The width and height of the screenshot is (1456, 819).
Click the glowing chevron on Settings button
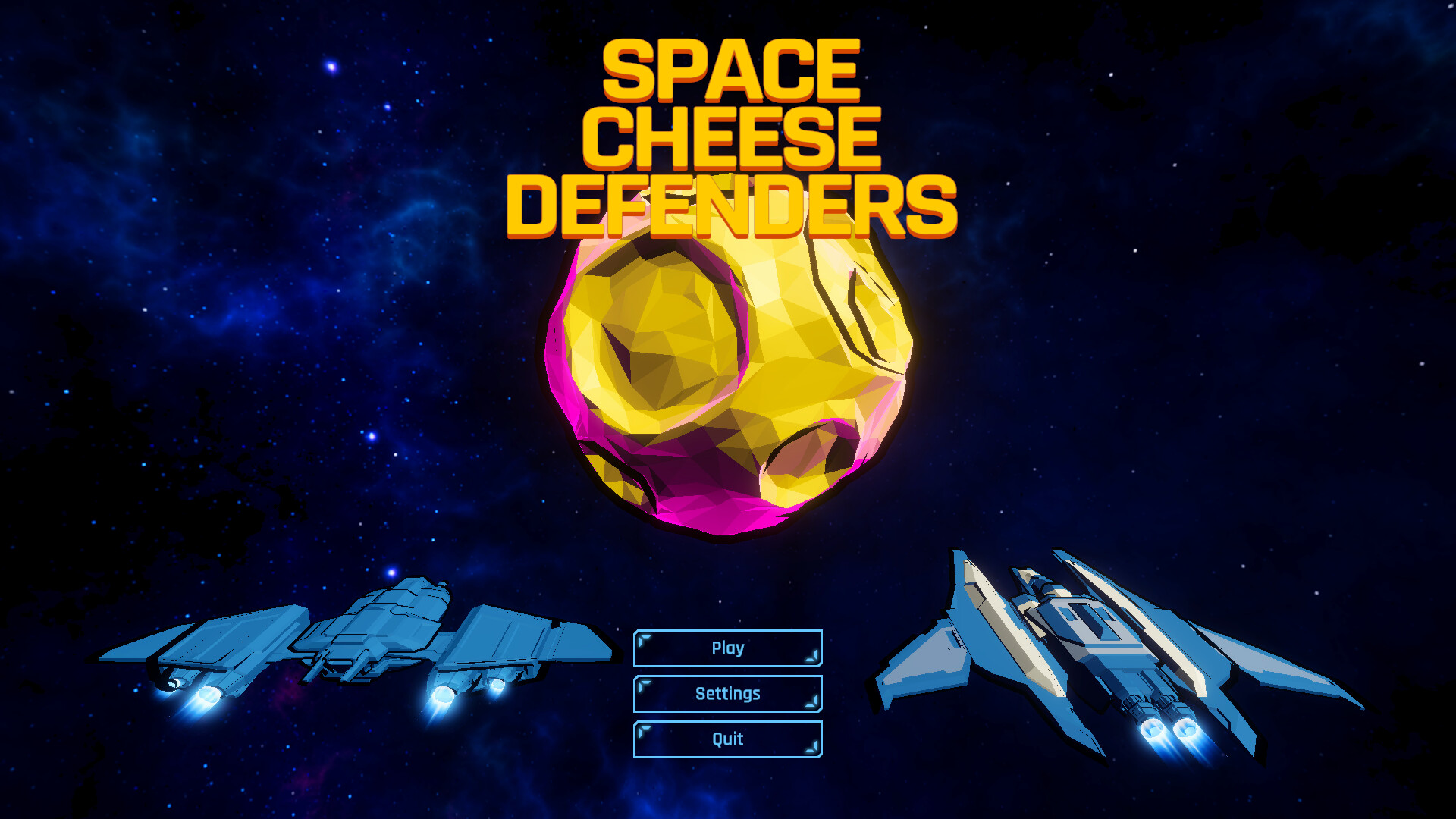(x=642, y=684)
